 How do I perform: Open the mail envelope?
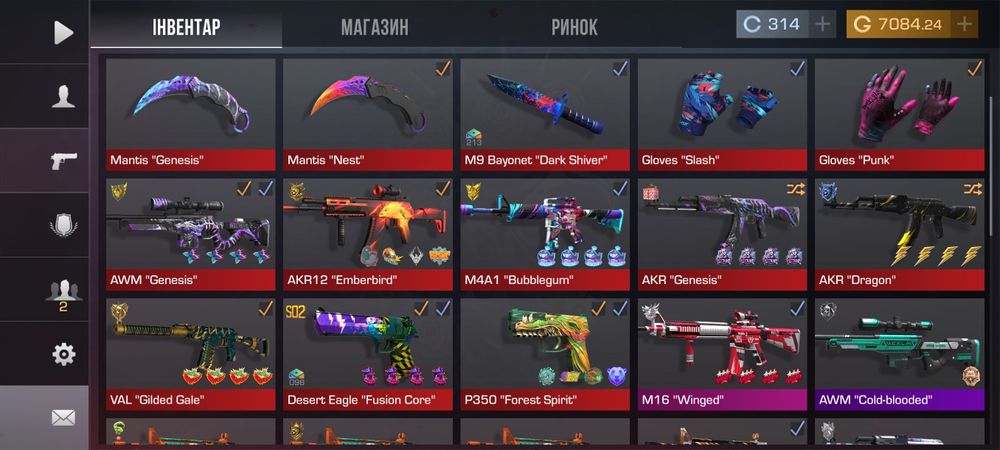tap(63, 418)
